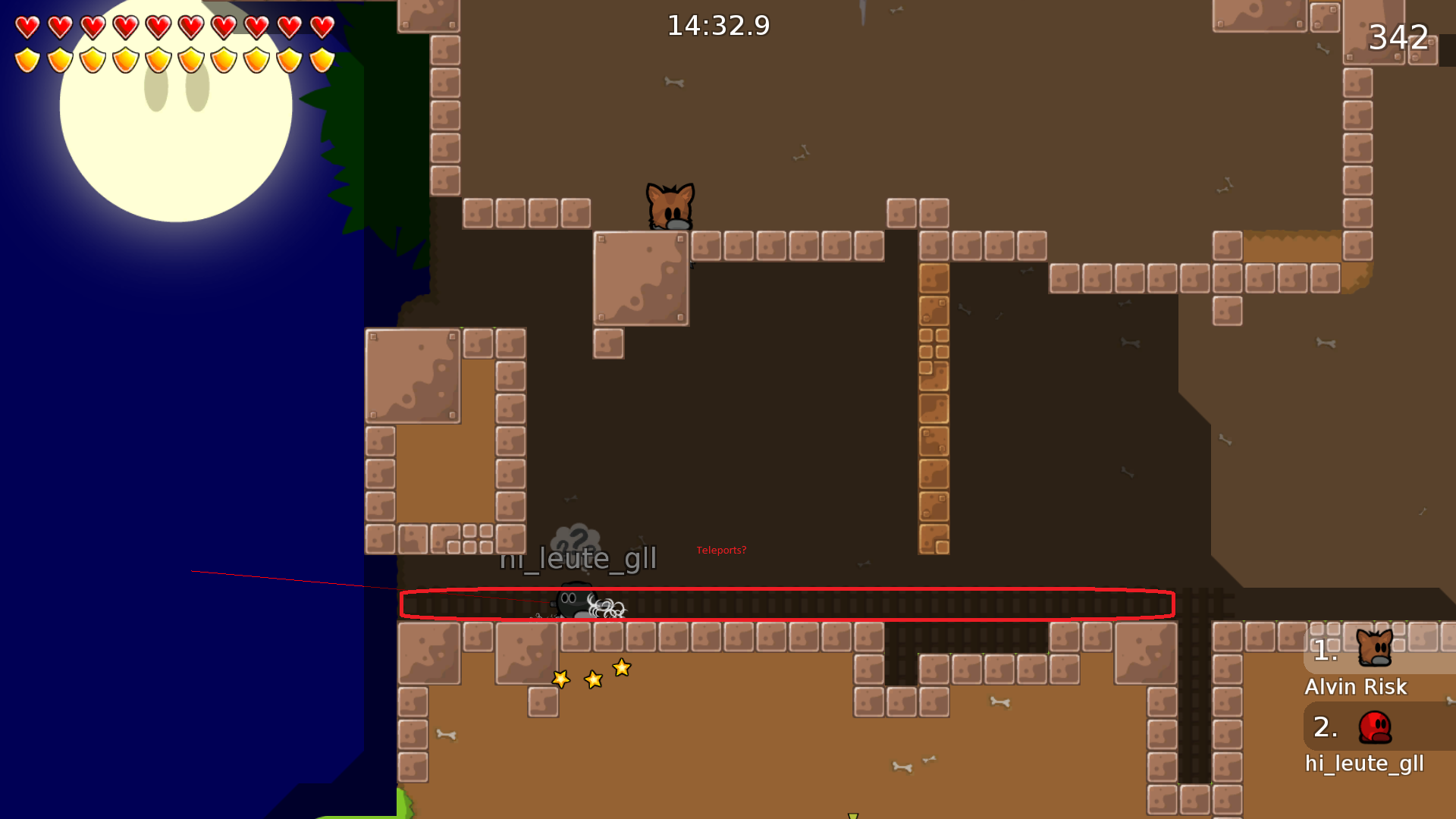Click the middle star pickup
1456x819 pixels.
[x=592, y=679]
